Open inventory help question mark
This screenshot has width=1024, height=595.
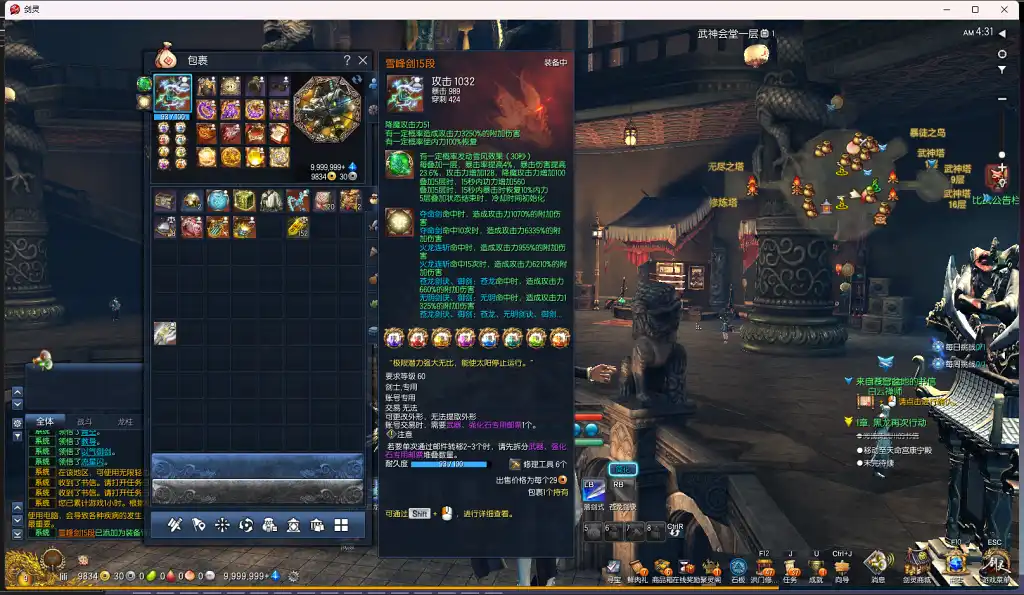pos(347,60)
